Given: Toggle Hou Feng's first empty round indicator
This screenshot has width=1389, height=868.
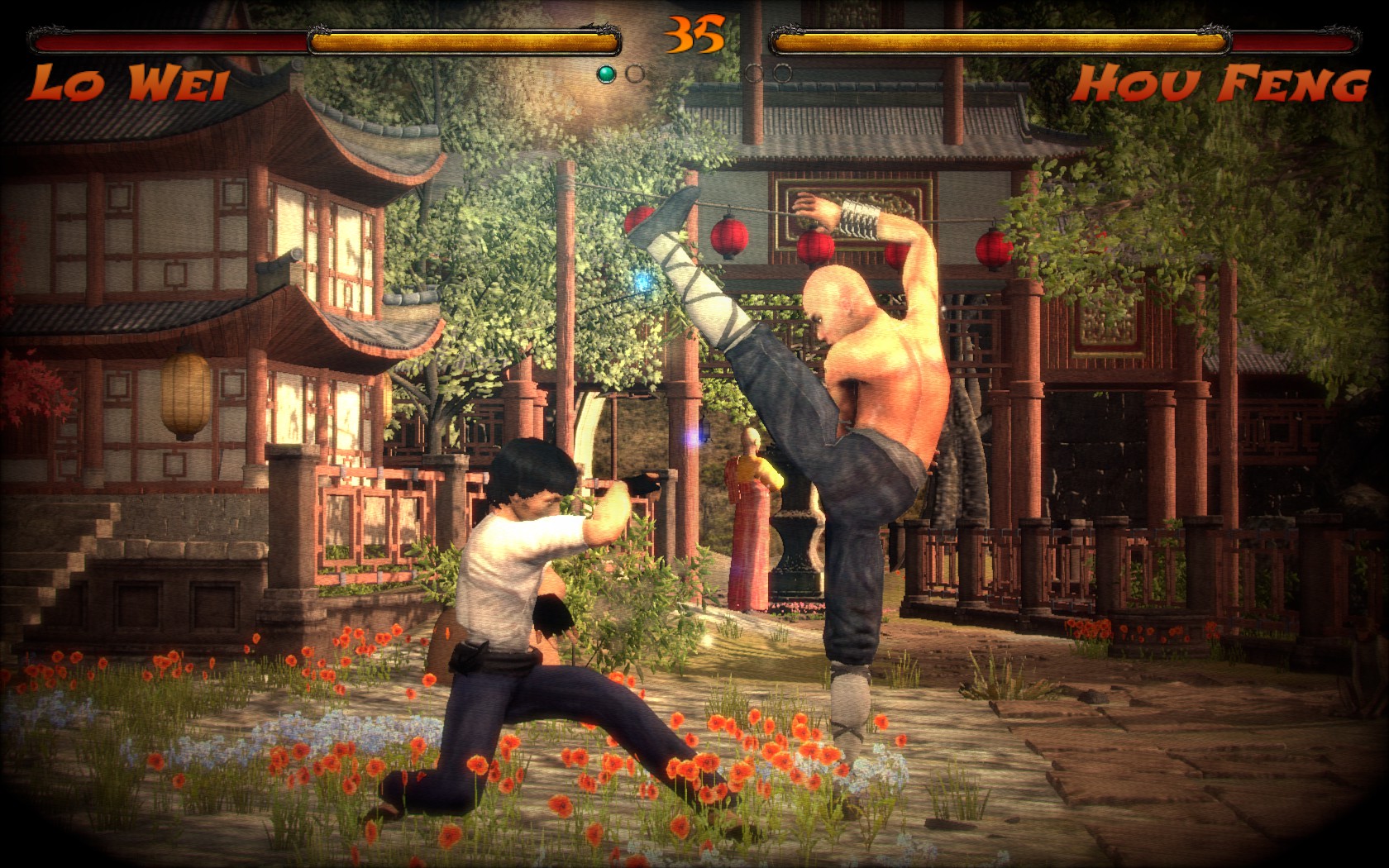Looking at the screenshot, I should point(753,72).
